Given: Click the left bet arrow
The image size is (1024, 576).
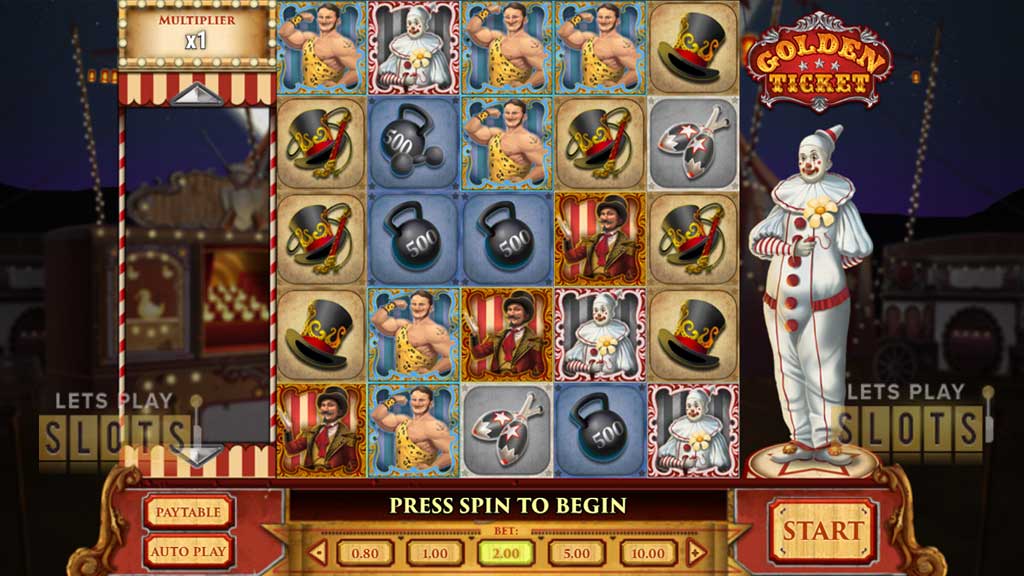Looking at the screenshot, I should coord(319,552).
